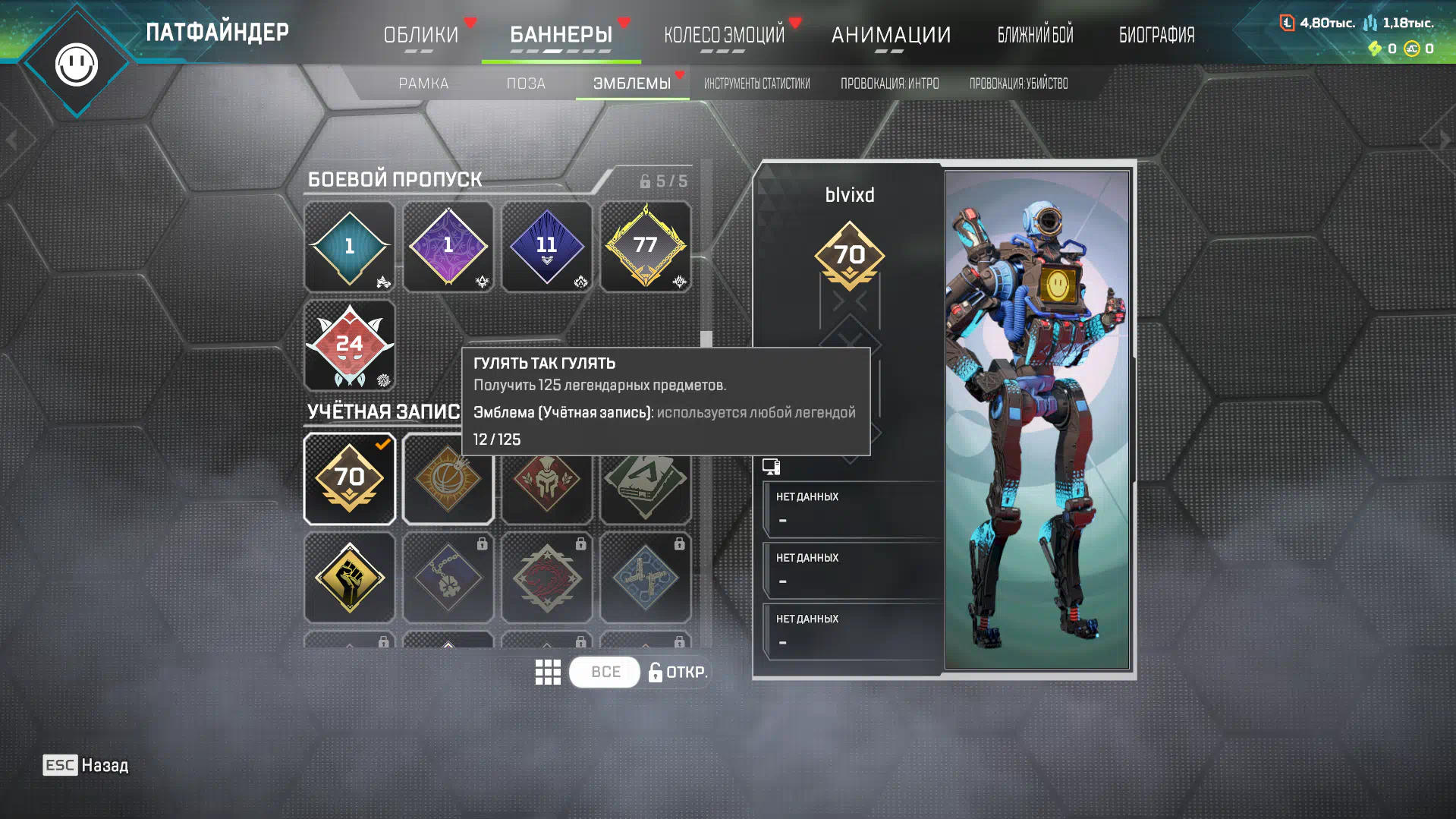This screenshot has width=1456, height=819.
Task: Select the gold level 77 battle pass emblem
Action: pos(645,246)
